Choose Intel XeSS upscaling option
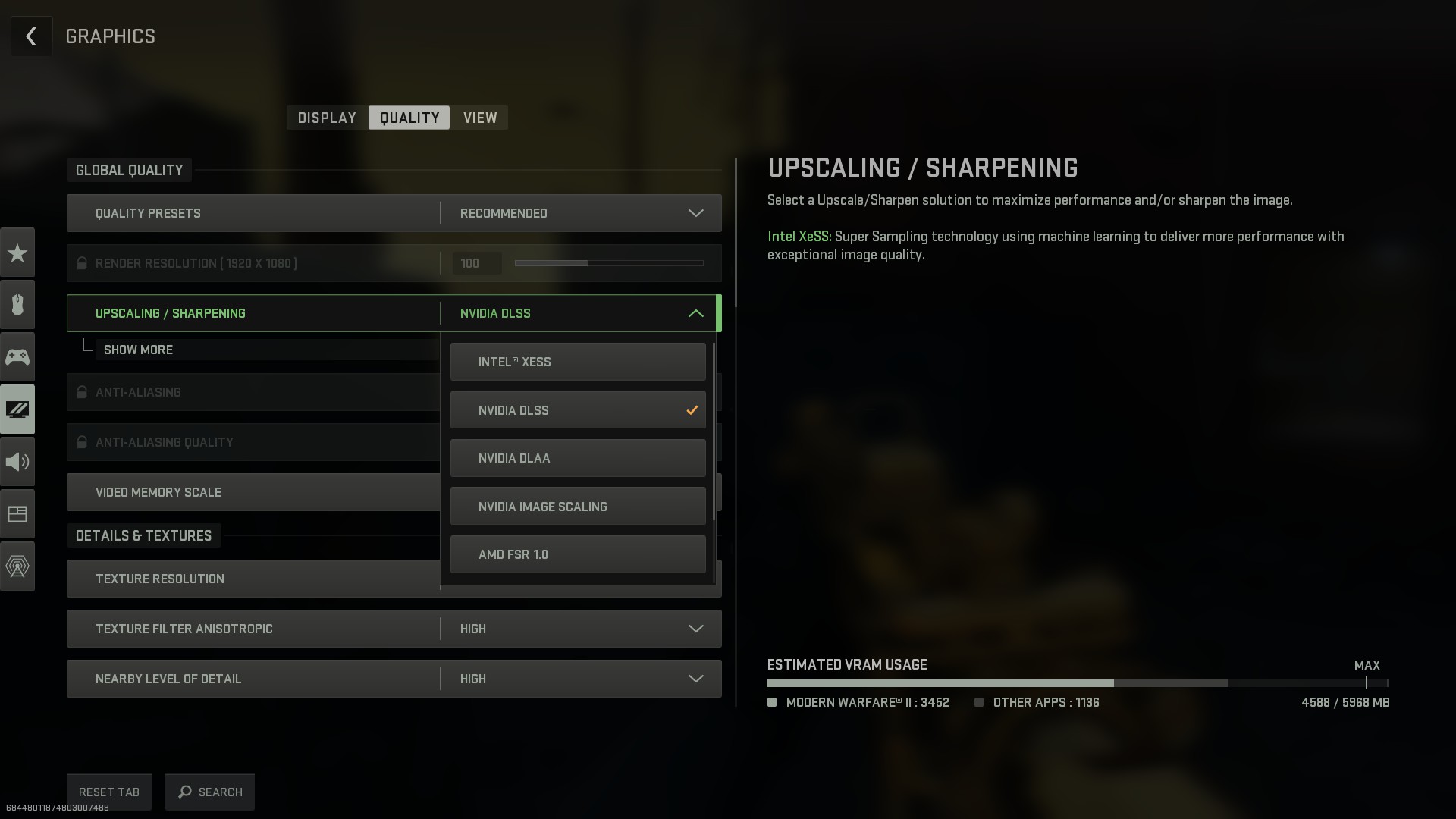Viewport: 1456px width, 819px height. [x=577, y=362]
